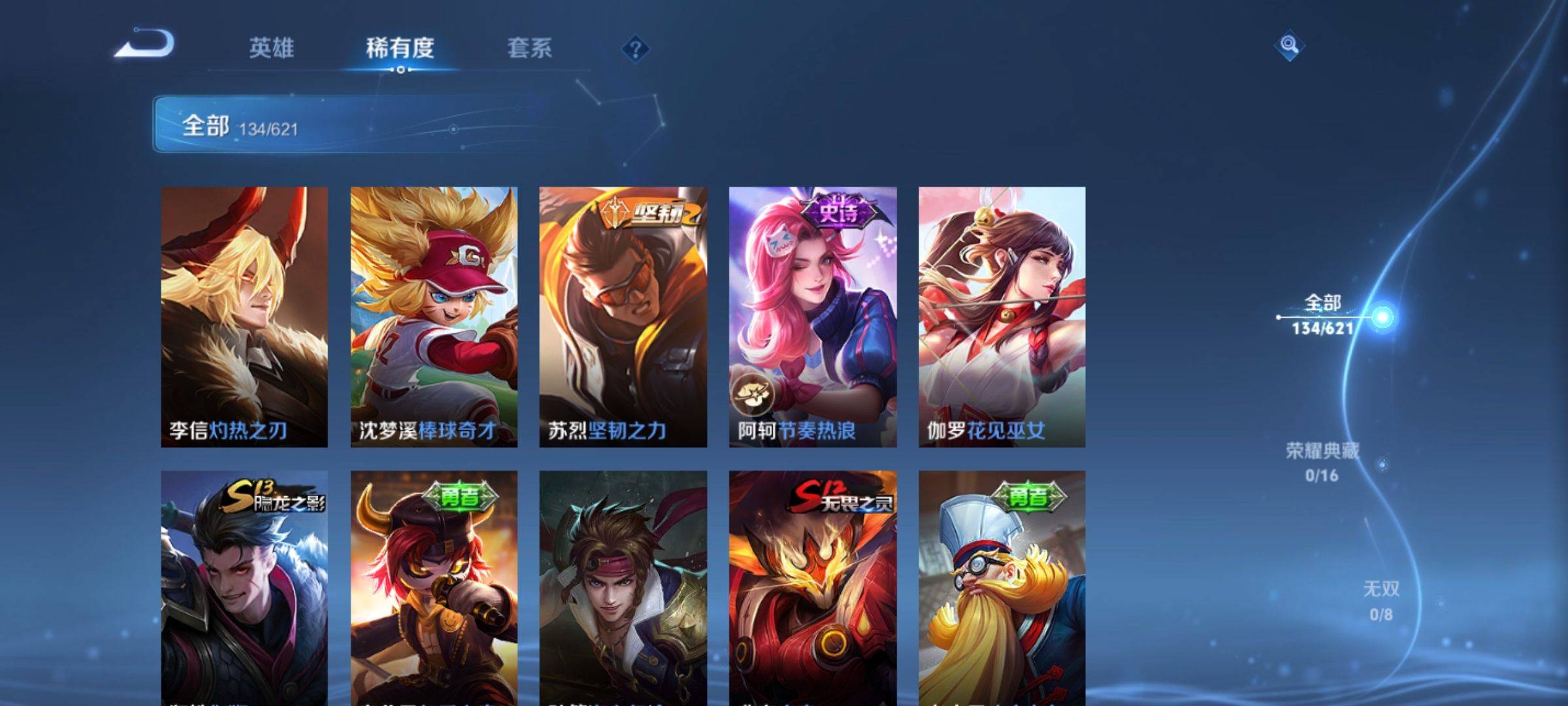1568x706 pixels.
Task: Select the 全部 rarity filter node
Action: [x=1323, y=315]
